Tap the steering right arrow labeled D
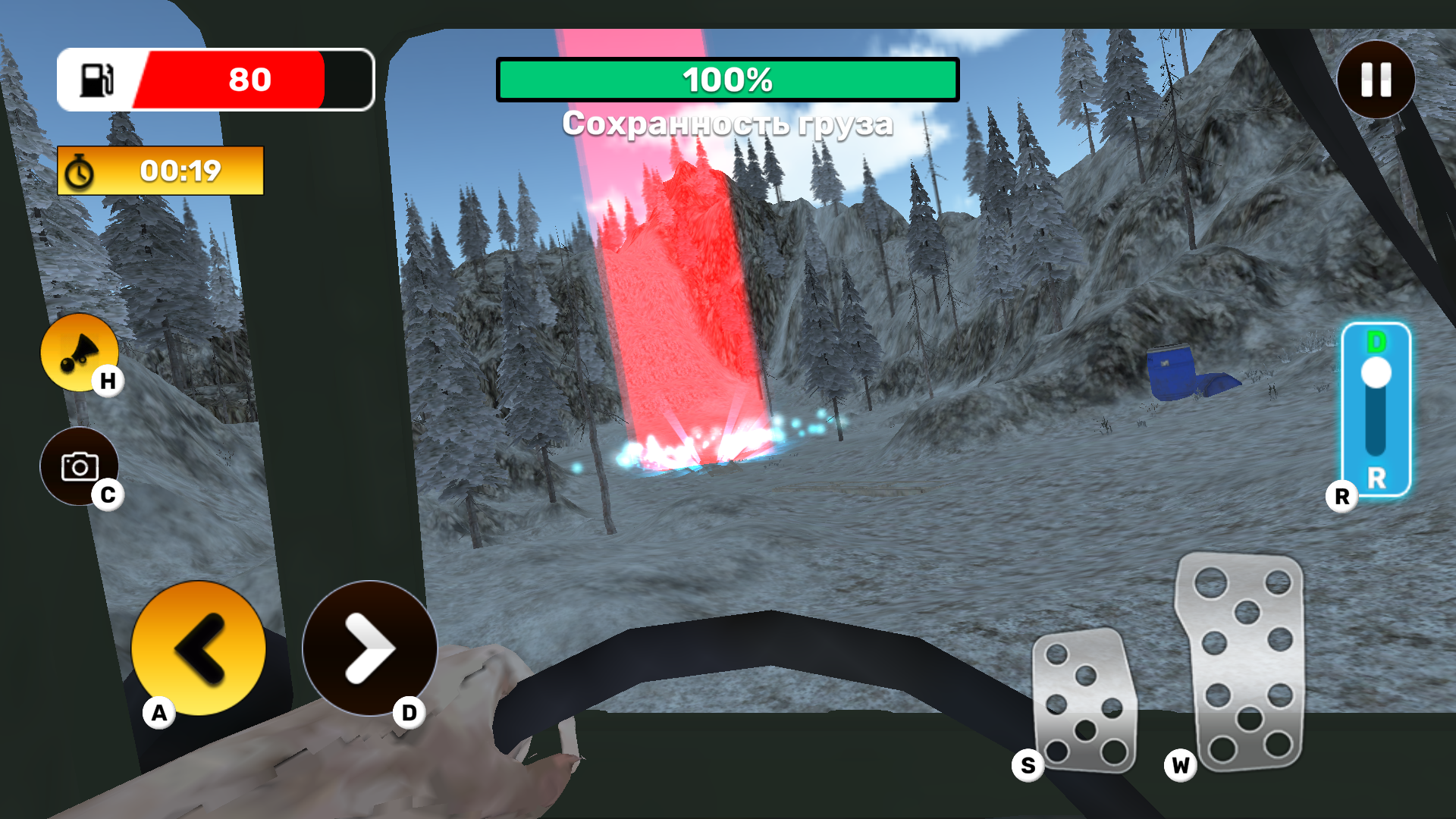 (369, 648)
